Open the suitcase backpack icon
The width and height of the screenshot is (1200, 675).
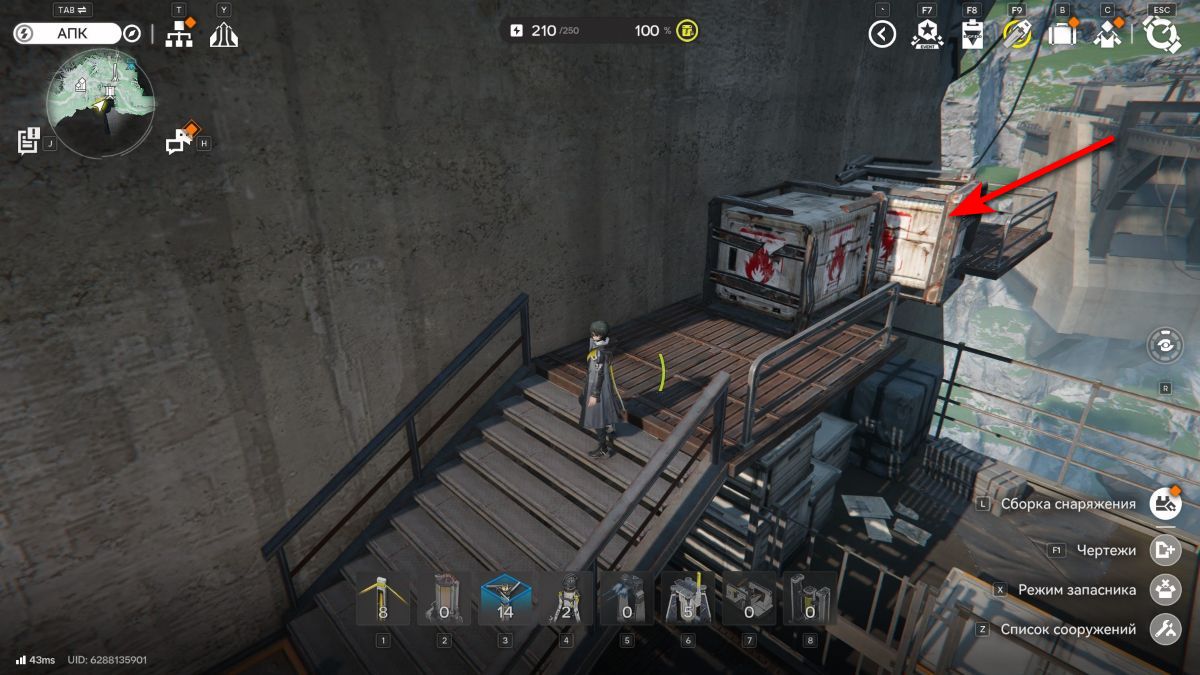[x=1062, y=35]
